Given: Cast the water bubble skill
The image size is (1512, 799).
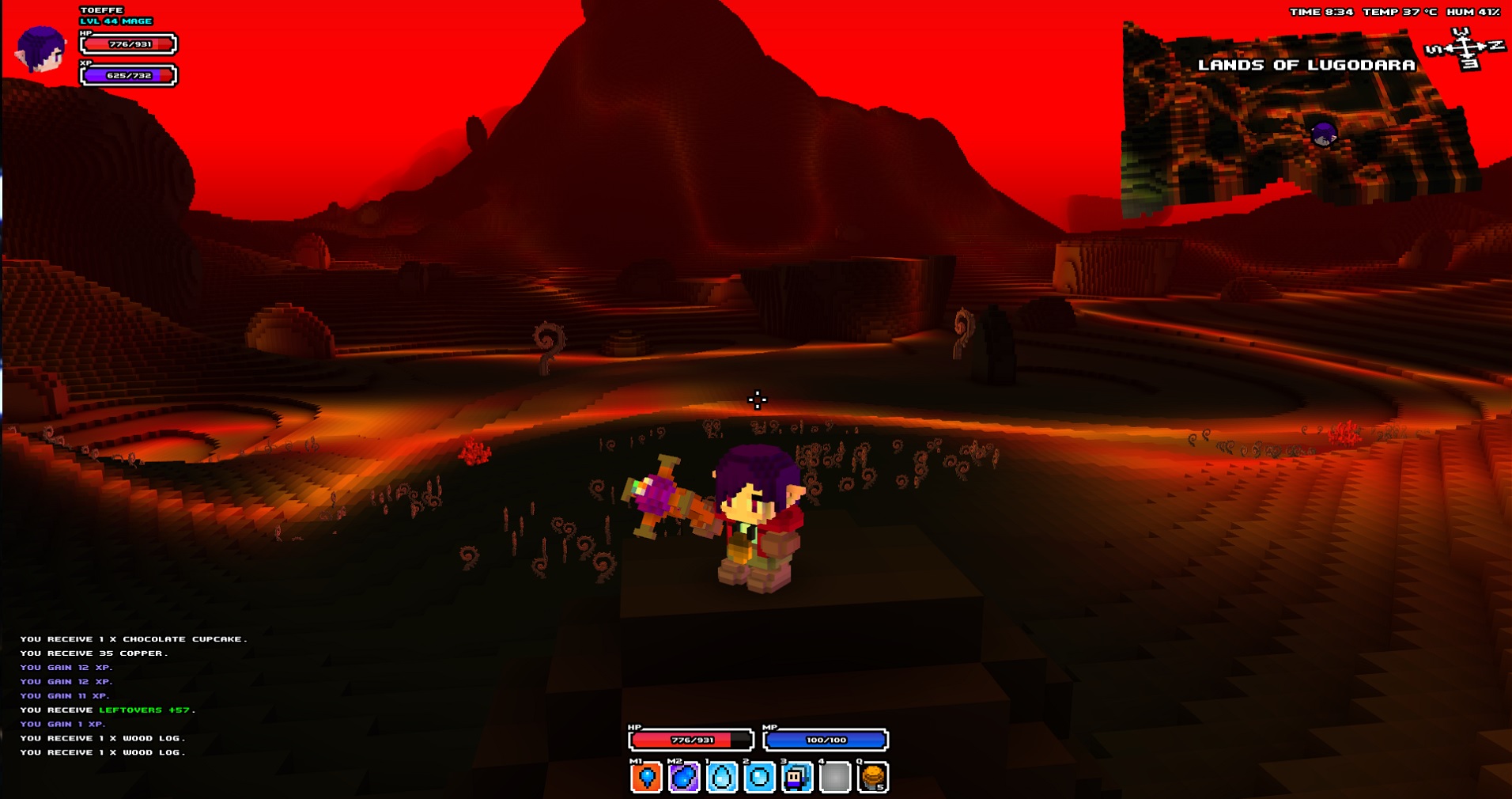Looking at the screenshot, I should click(759, 778).
